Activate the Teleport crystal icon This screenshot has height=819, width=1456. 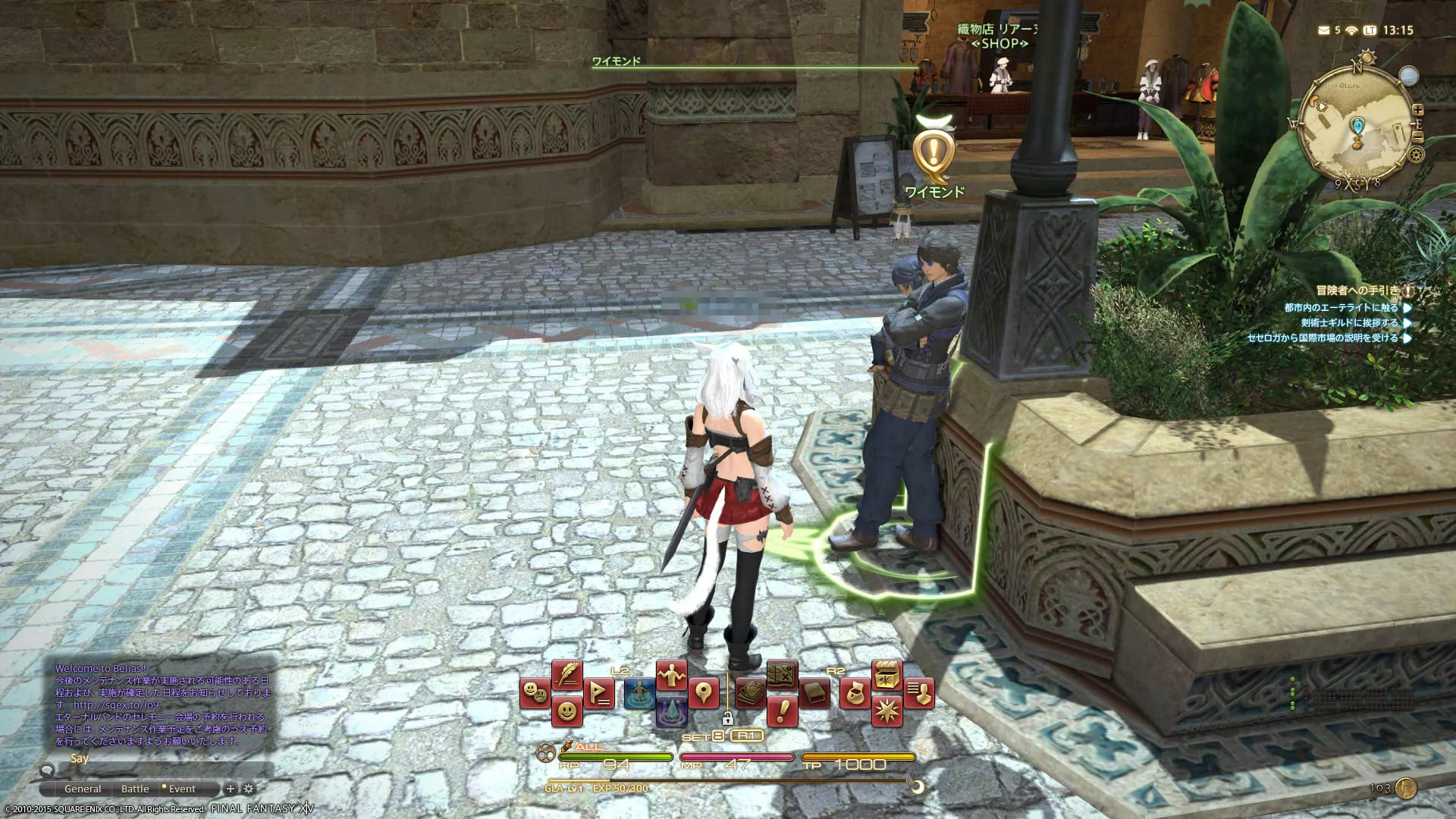pyautogui.click(x=672, y=713)
